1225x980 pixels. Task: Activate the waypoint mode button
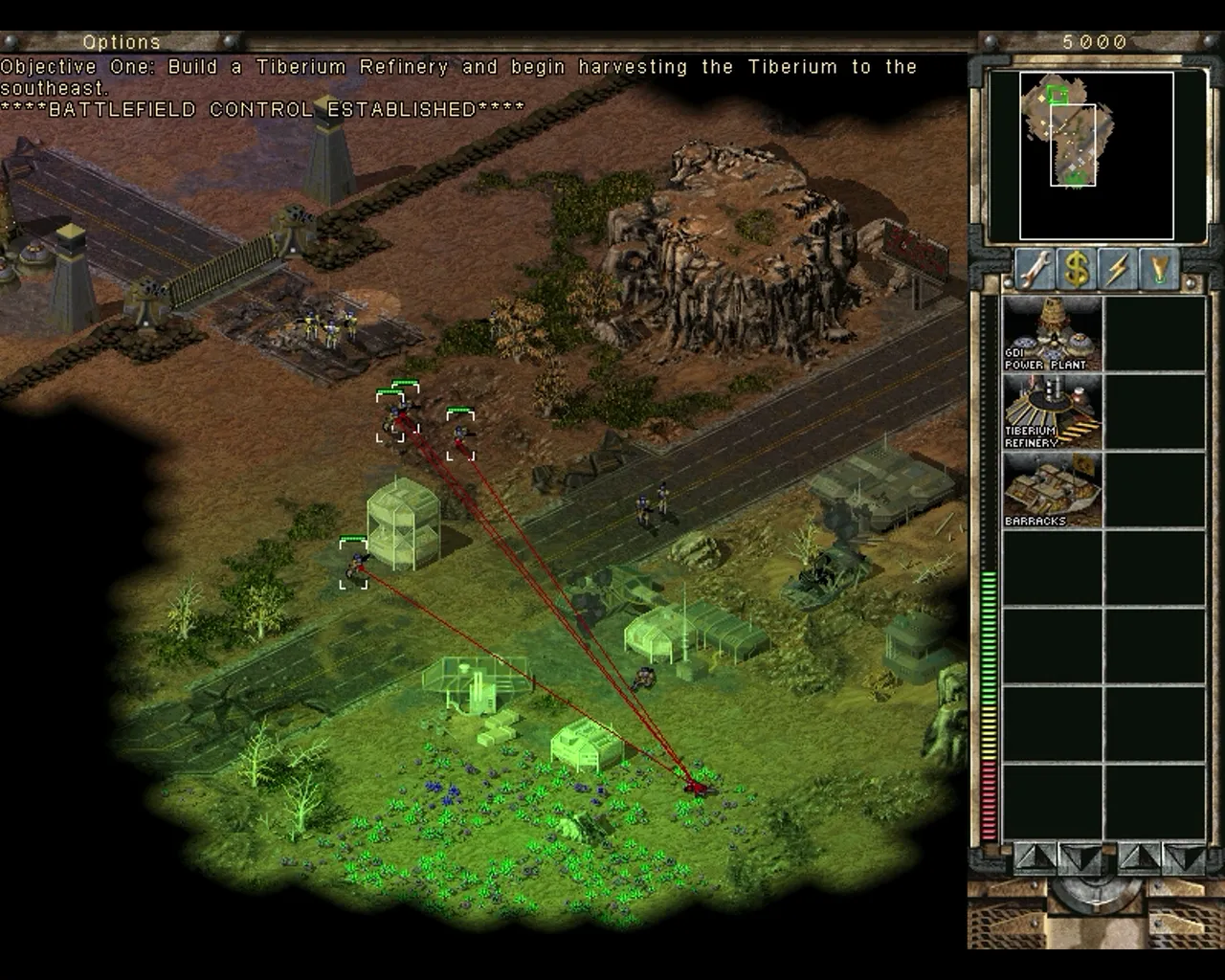tap(1160, 270)
